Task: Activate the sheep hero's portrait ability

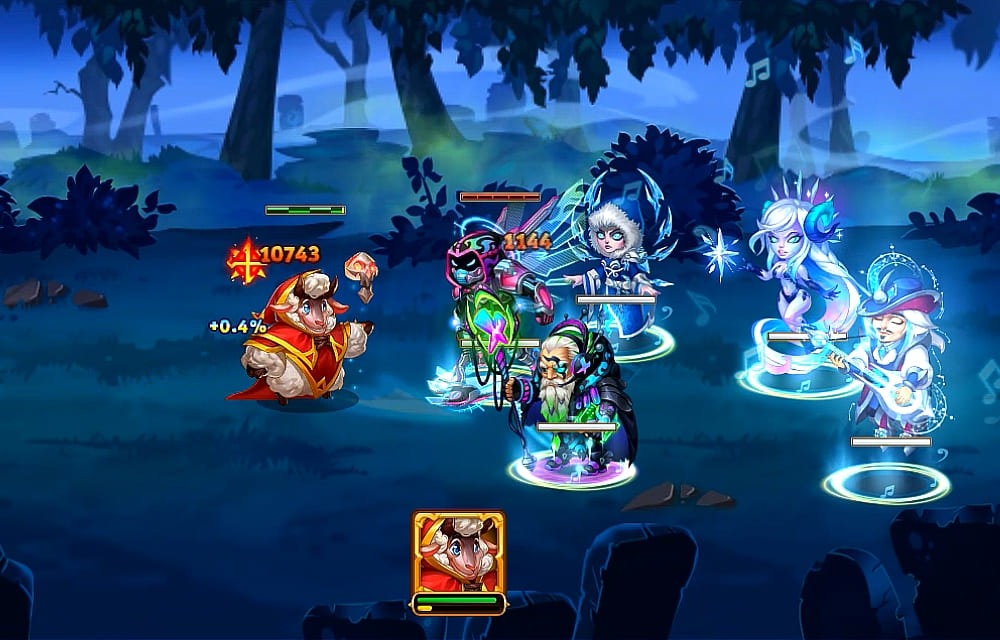Action: (x=458, y=552)
